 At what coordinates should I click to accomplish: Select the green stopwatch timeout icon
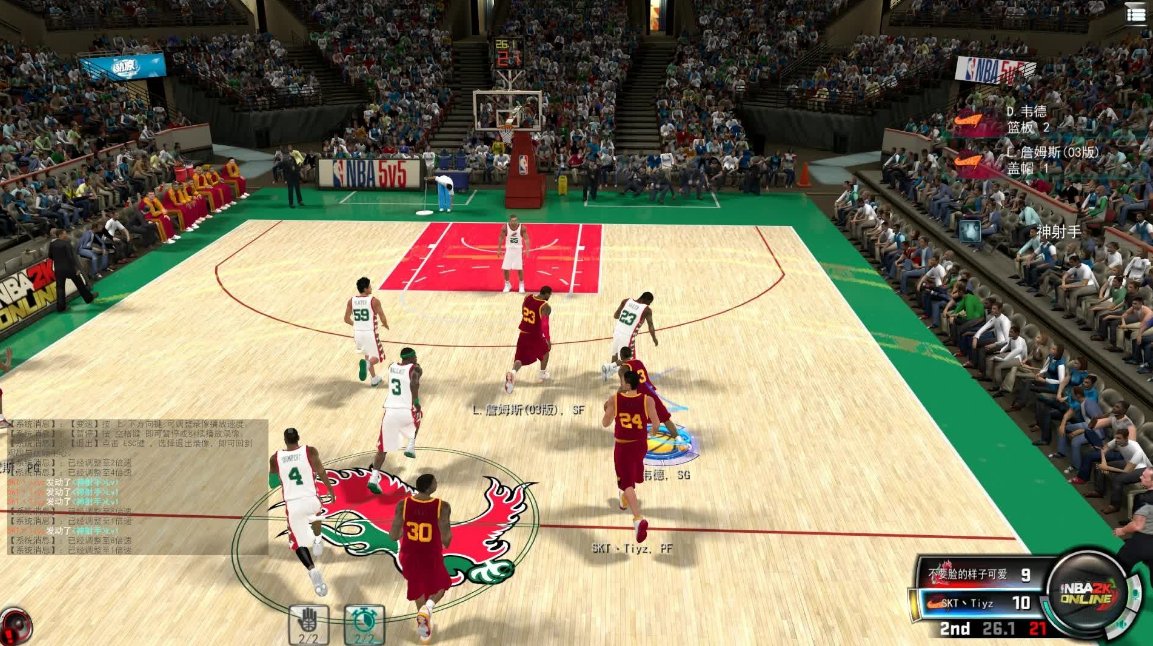[x=364, y=624]
